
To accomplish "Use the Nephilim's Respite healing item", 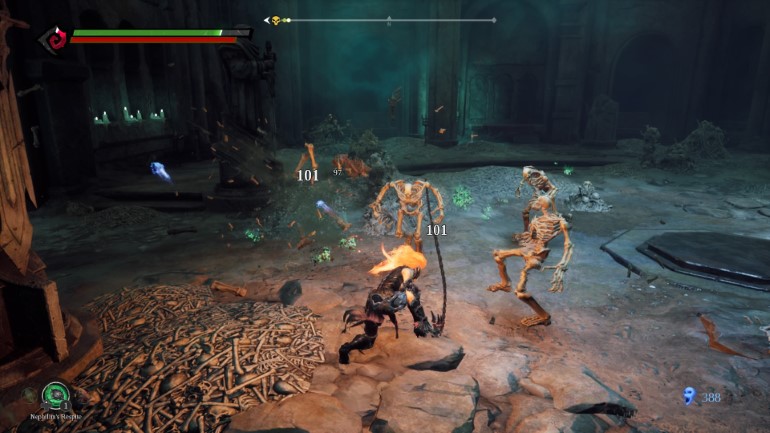I will [55, 396].
